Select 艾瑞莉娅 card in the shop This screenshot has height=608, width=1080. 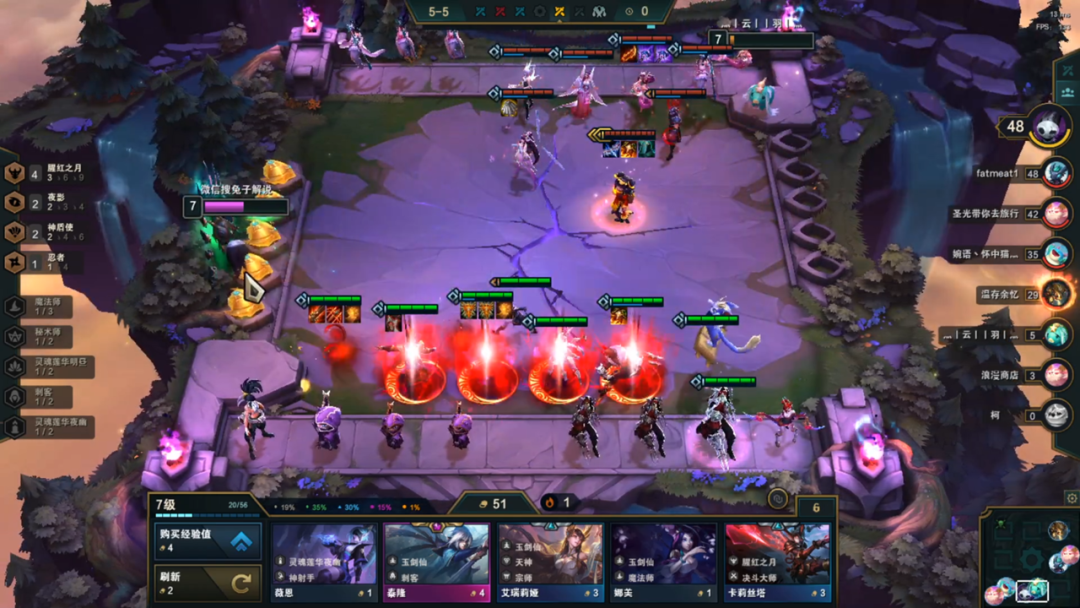point(551,562)
